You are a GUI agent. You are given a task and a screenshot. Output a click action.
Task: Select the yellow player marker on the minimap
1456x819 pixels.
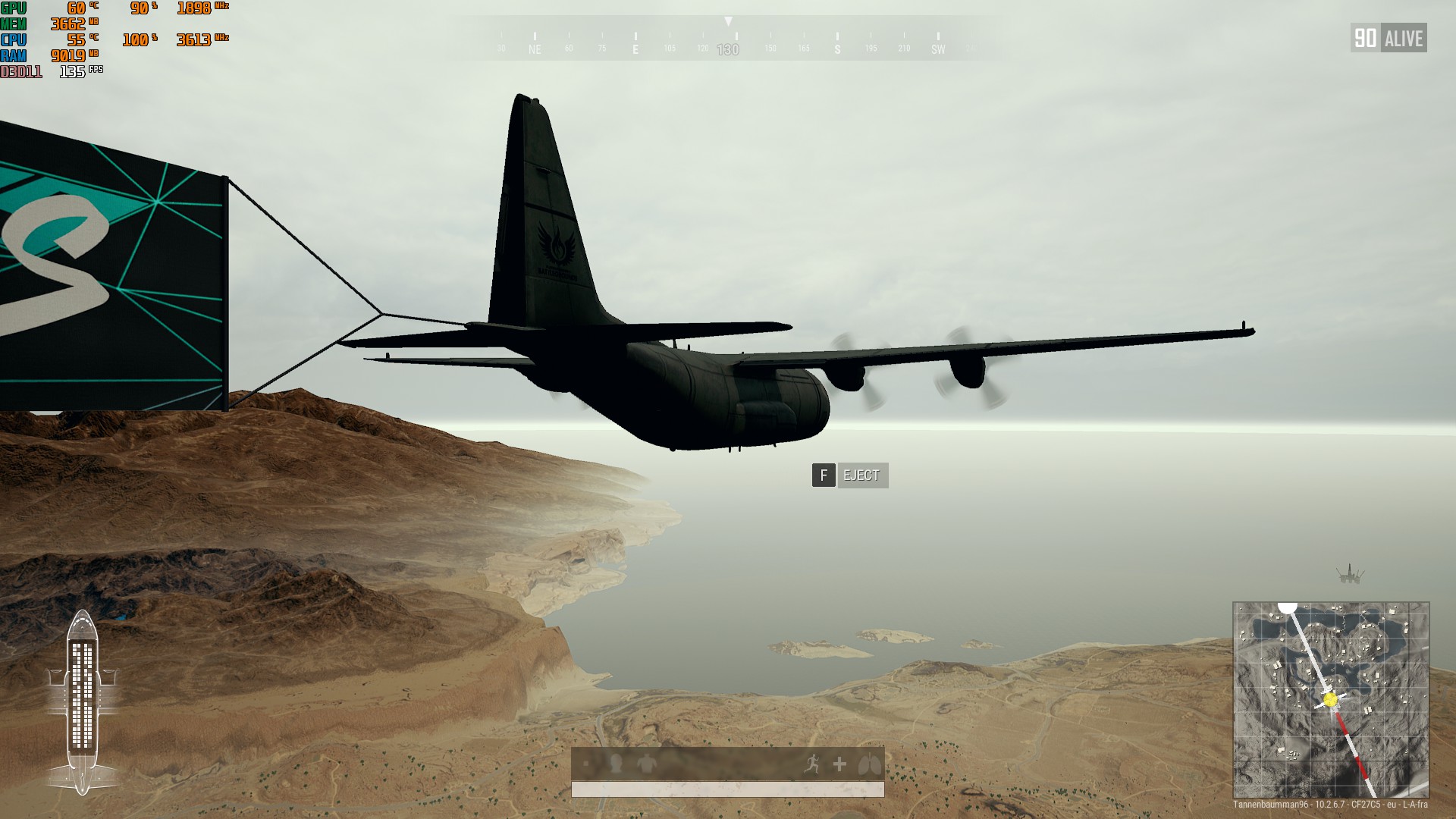point(1332,699)
